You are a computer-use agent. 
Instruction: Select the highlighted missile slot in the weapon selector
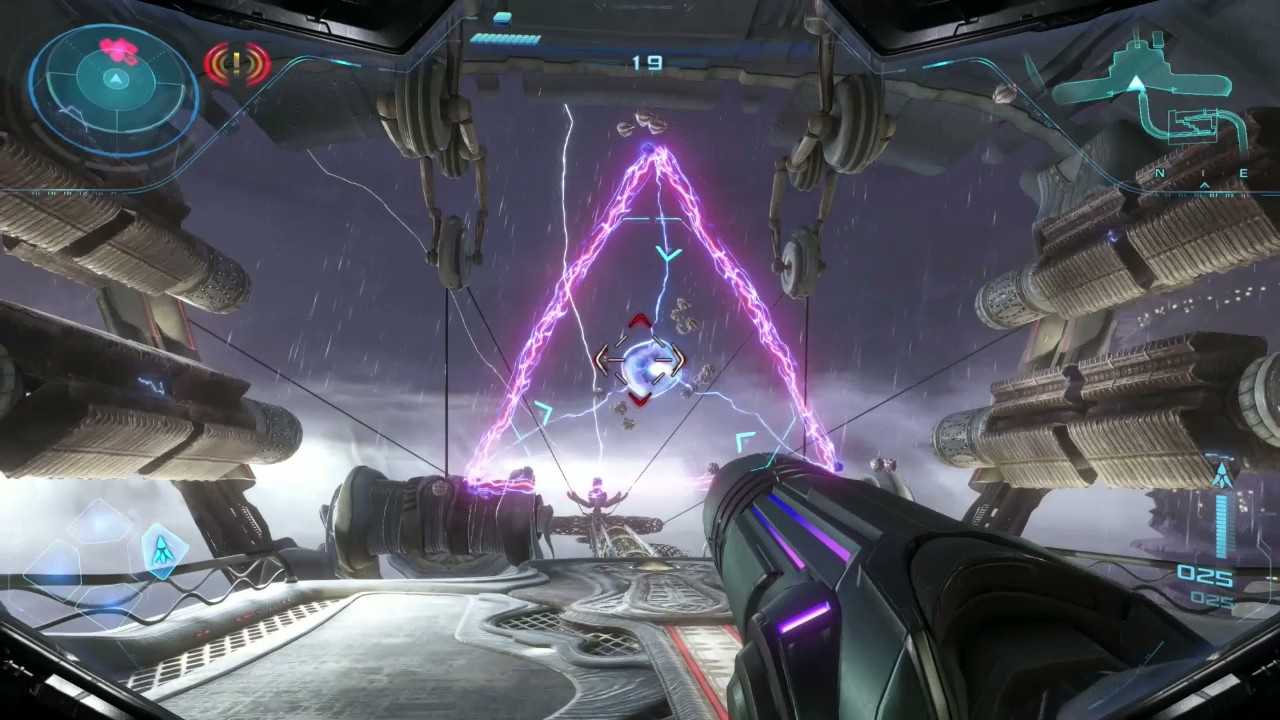[159, 548]
